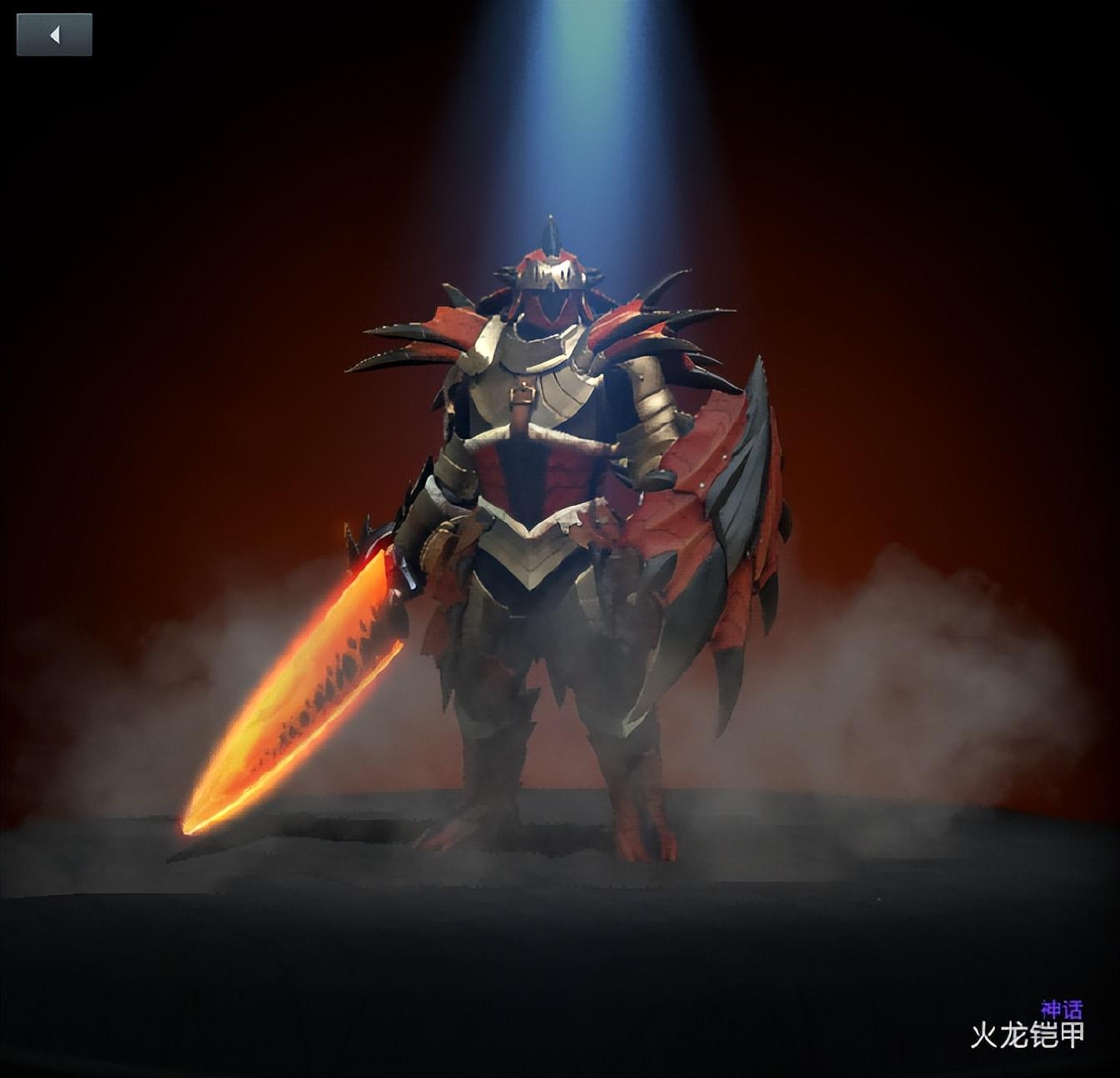This screenshot has width=1120, height=1078.
Task: Click the belt buckle on the chest armor
Action: point(523,393)
